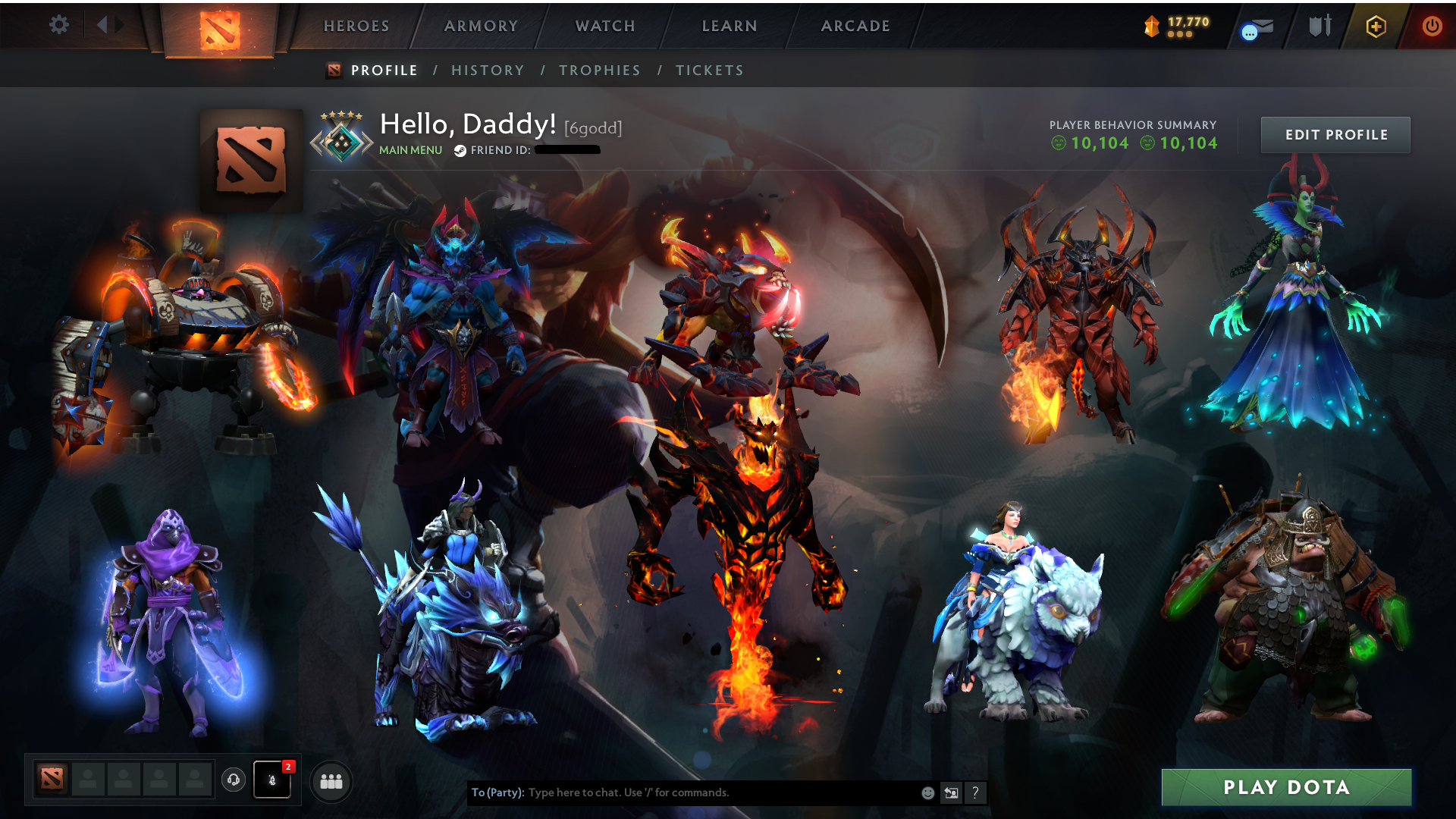Screen dimensions: 1456x819
Task: Open the TROPHIES tab
Action: (x=599, y=70)
